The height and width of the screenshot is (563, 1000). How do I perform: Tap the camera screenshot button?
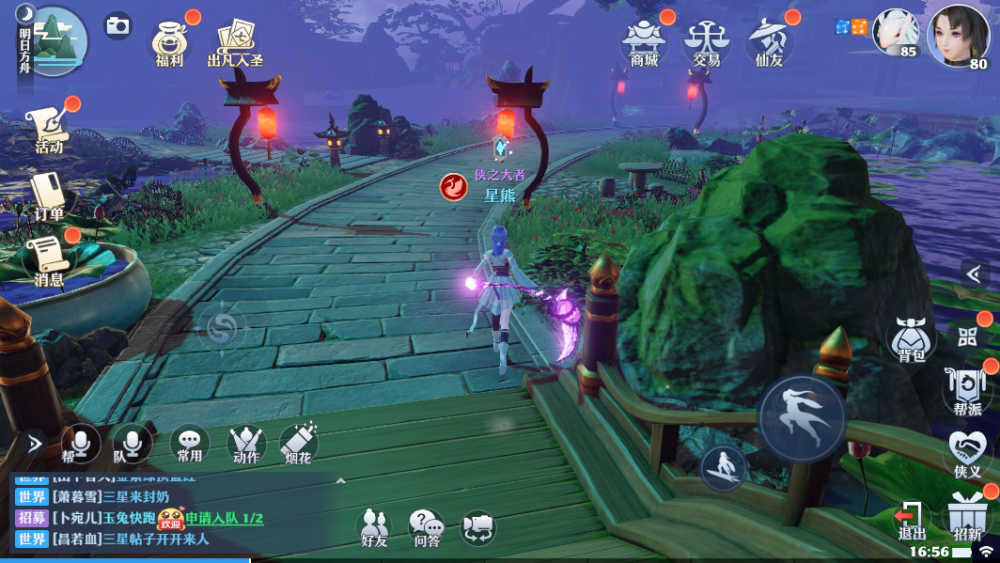click(x=118, y=26)
